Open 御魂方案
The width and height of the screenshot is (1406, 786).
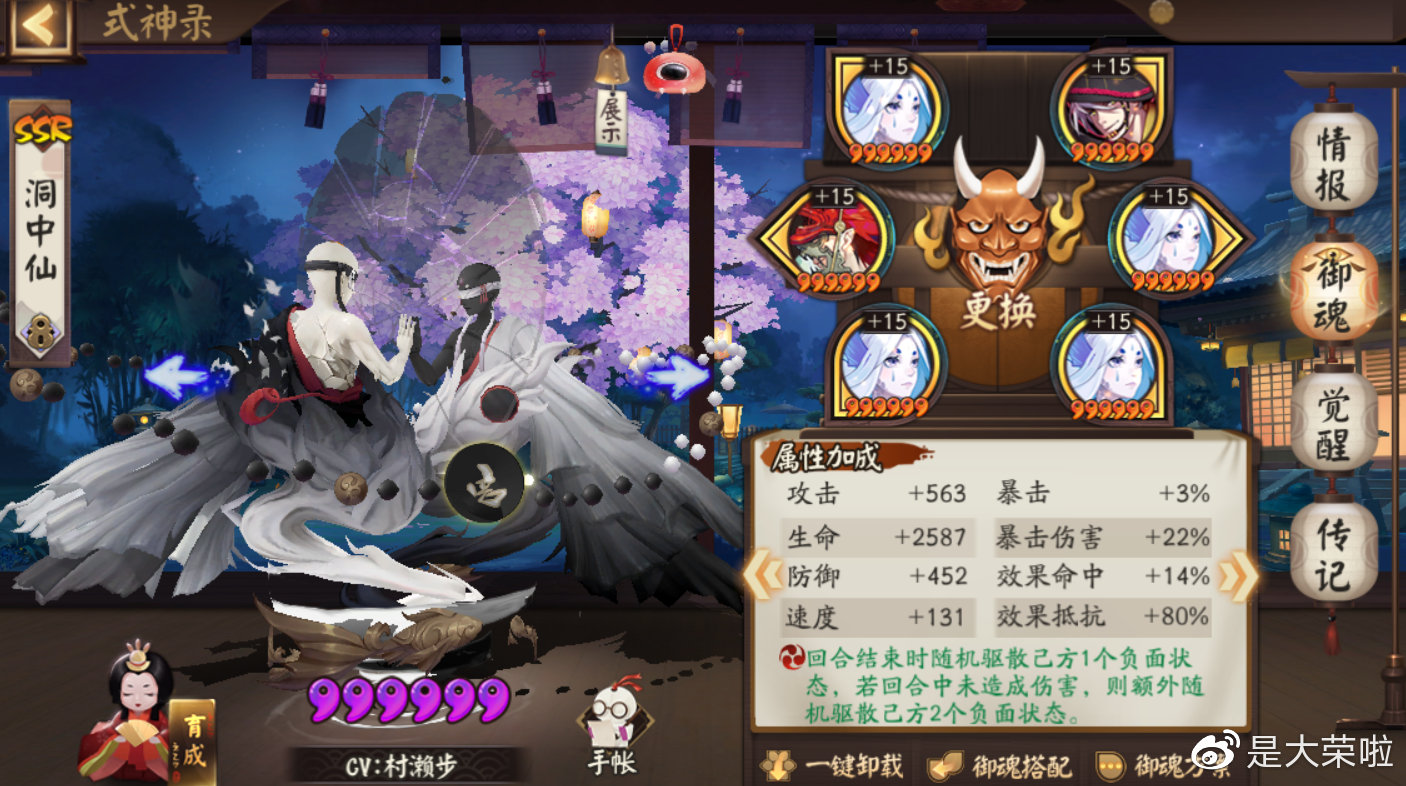(1166, 766)
